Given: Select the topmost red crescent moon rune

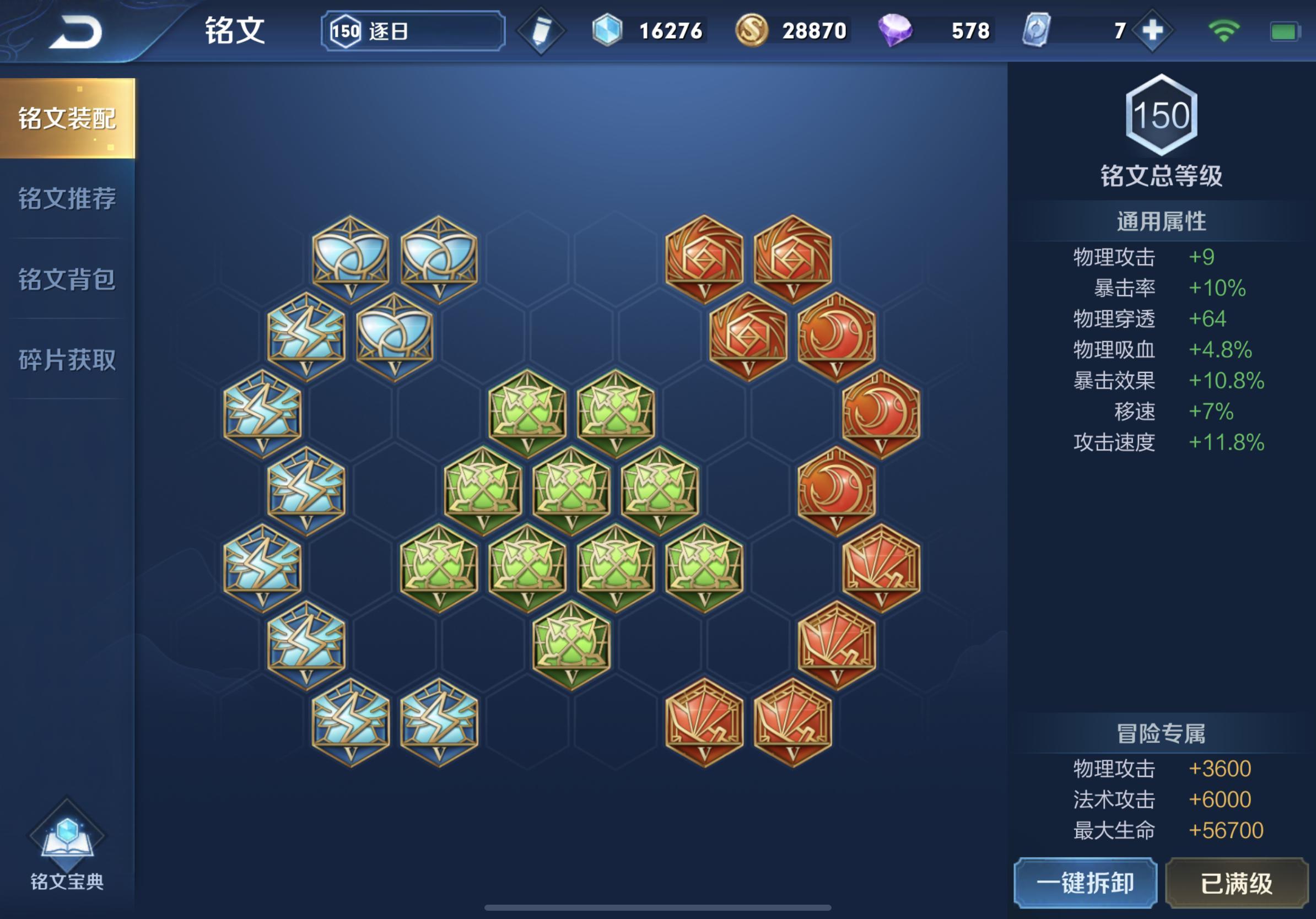Looking at the screenshot, I should [836, 336].
